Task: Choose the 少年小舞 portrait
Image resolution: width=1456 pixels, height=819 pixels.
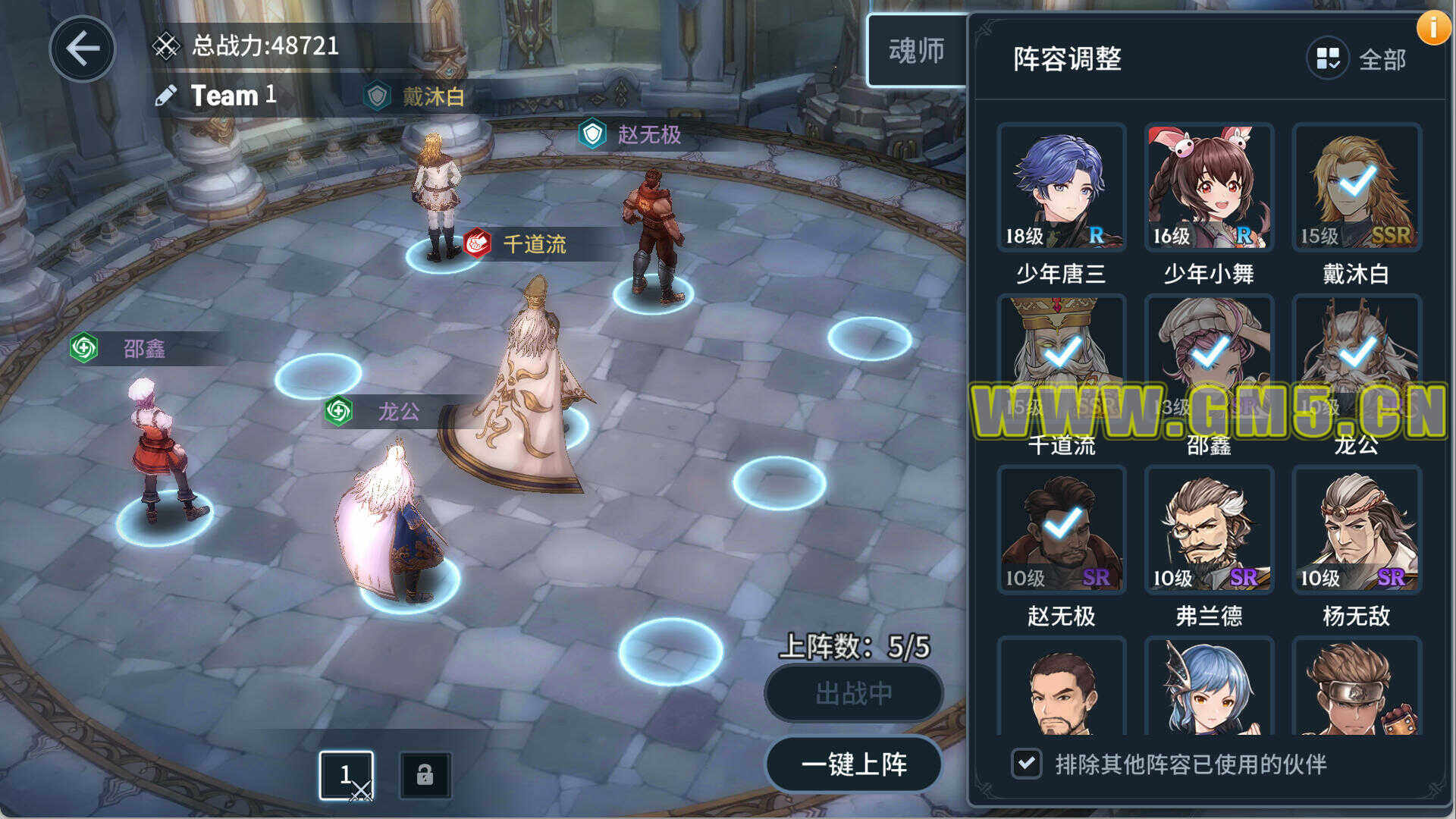Action: tap(1209, 187)
